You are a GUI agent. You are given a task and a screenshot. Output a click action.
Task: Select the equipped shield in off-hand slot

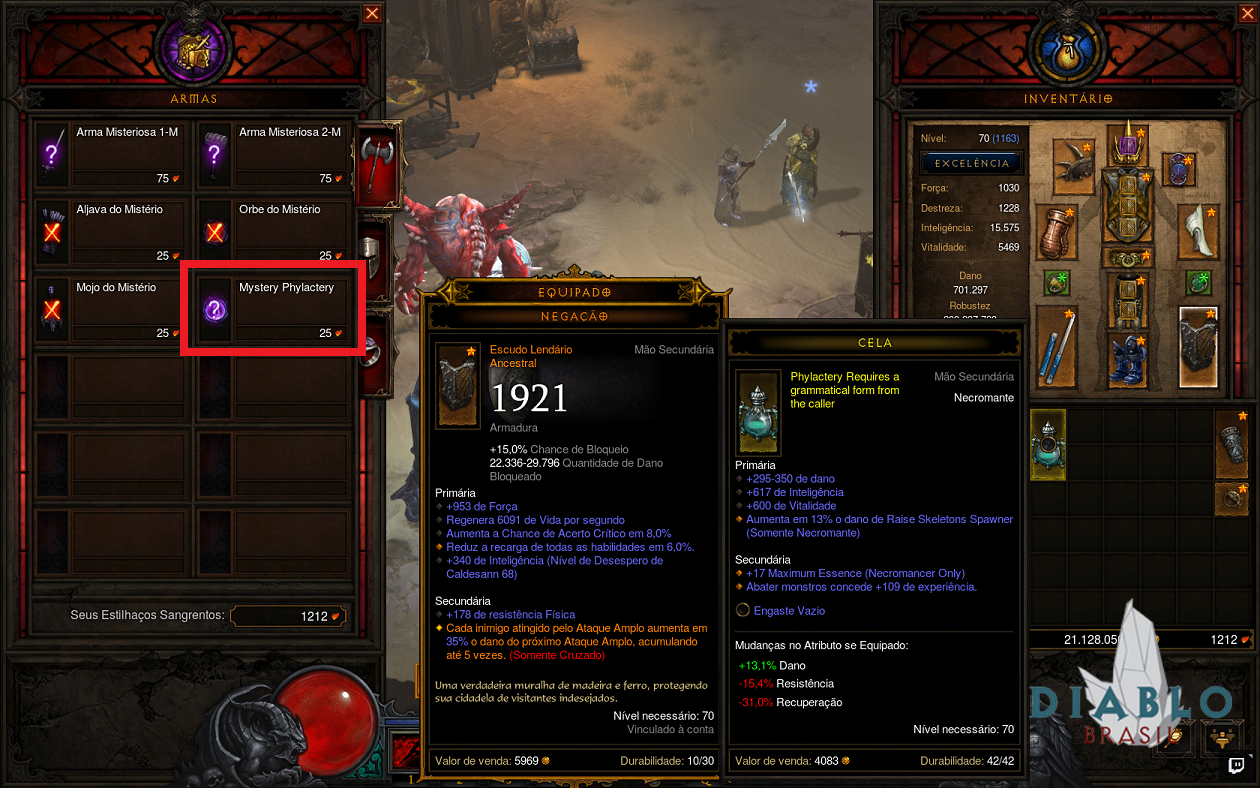tap(1198, 345)
